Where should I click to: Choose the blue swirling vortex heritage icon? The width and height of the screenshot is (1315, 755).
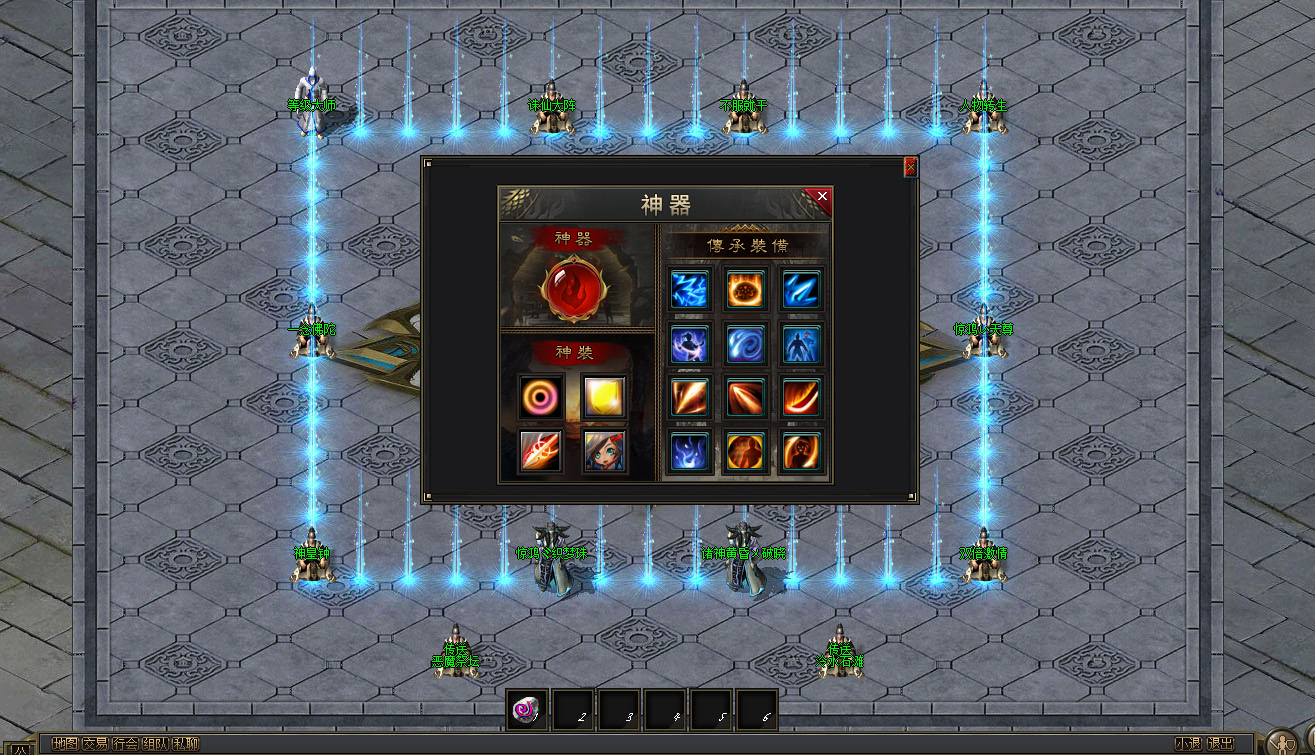746,343
